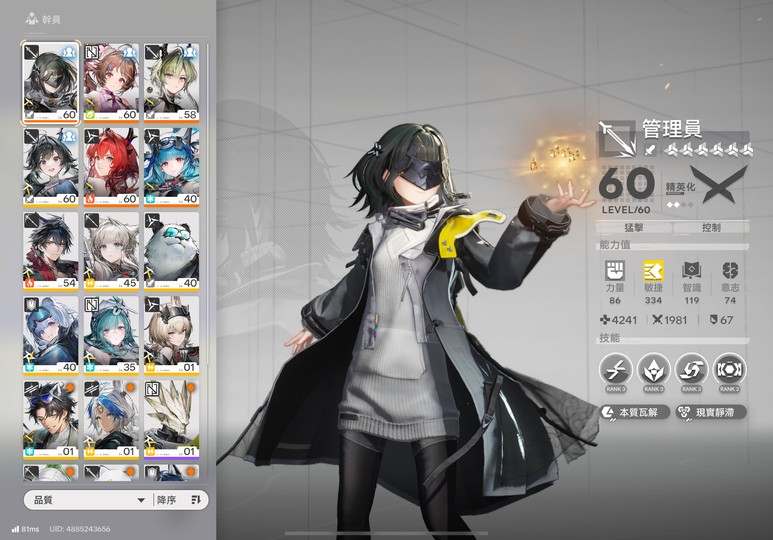Screen dimensions: 773x540
Task: Show the 本質瓦解 talent details
Action: click(634, 412)
